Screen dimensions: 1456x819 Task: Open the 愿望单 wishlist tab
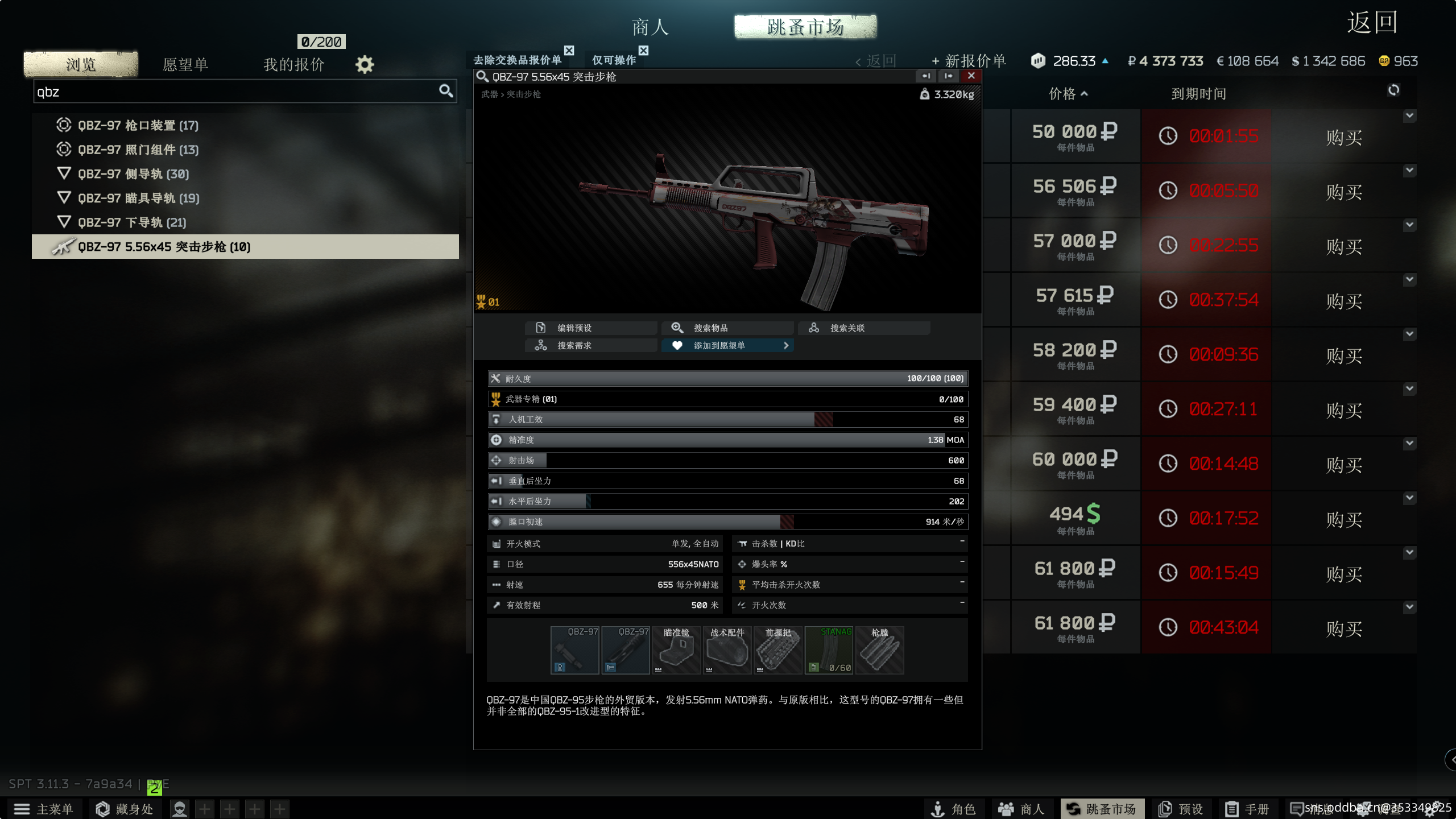click(185, 64)
